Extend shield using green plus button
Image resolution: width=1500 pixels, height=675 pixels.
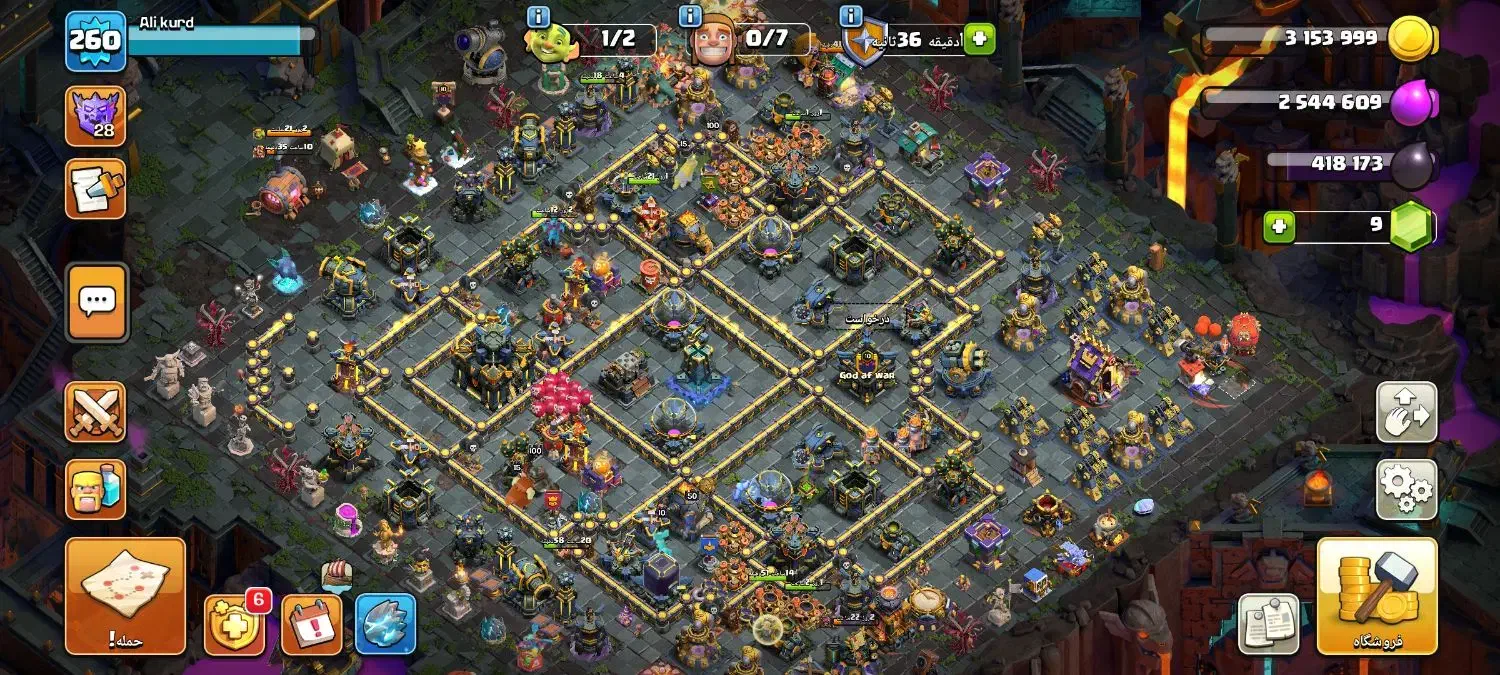979,39
